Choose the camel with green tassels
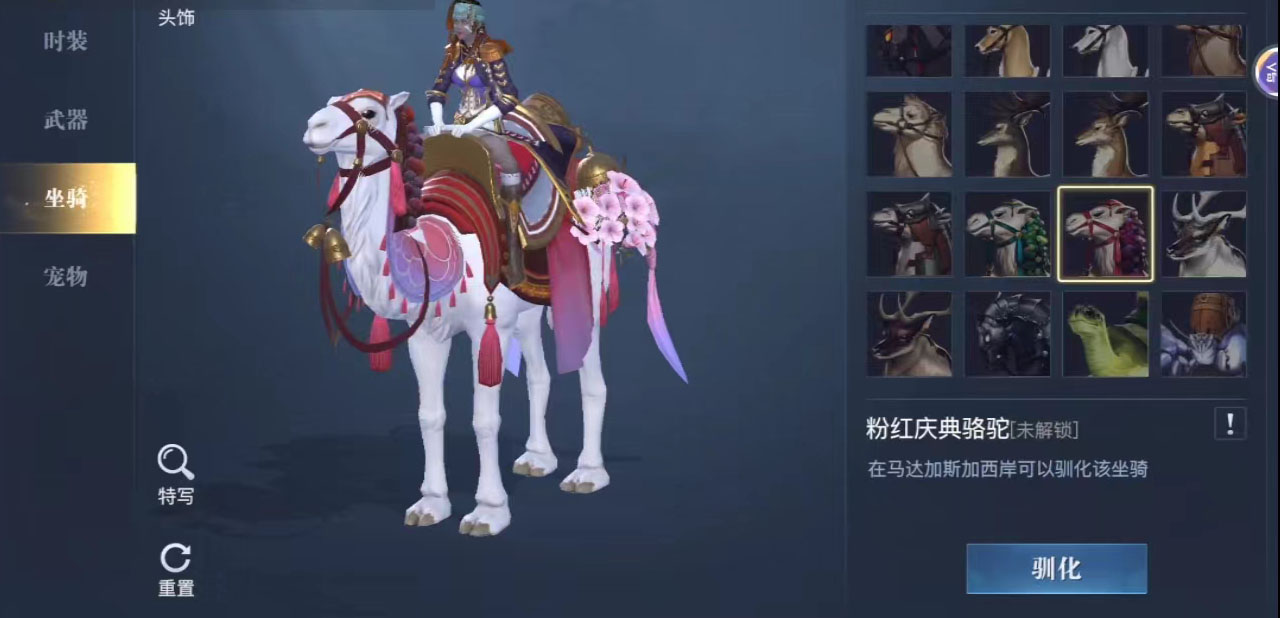 [x=1007, y=234]
